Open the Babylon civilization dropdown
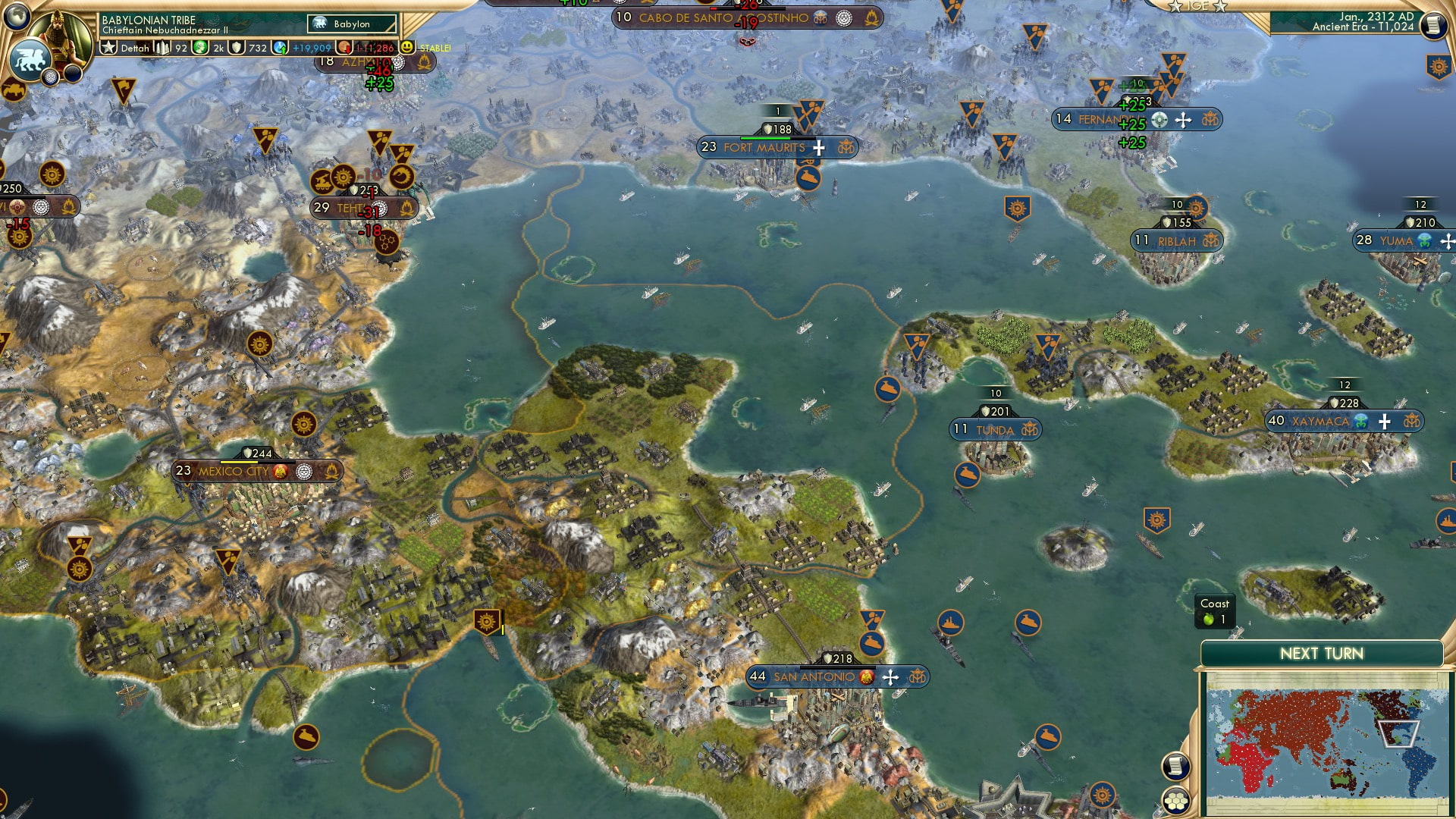1456x819 pixels. point(352,24)
